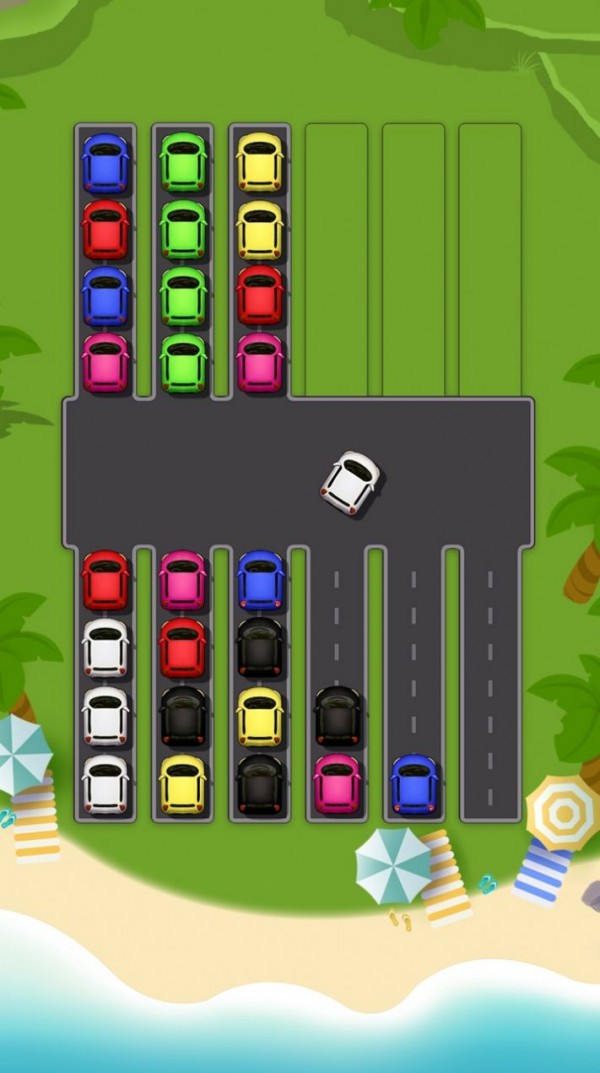The width and height of the screenshot is (600, 1073).
Task: Select the bottom lane with three white cars
Action: (x=106, y=684)
